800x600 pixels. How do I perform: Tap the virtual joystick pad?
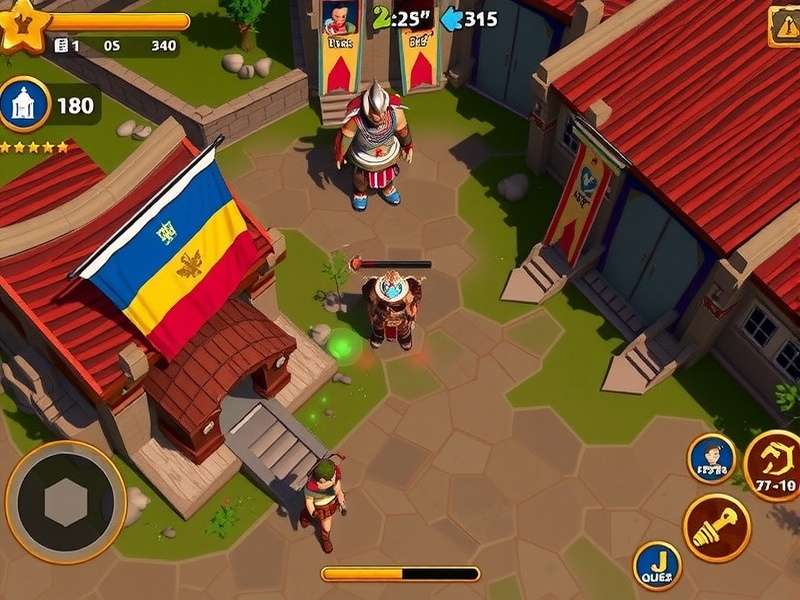(x=66, y=502)
